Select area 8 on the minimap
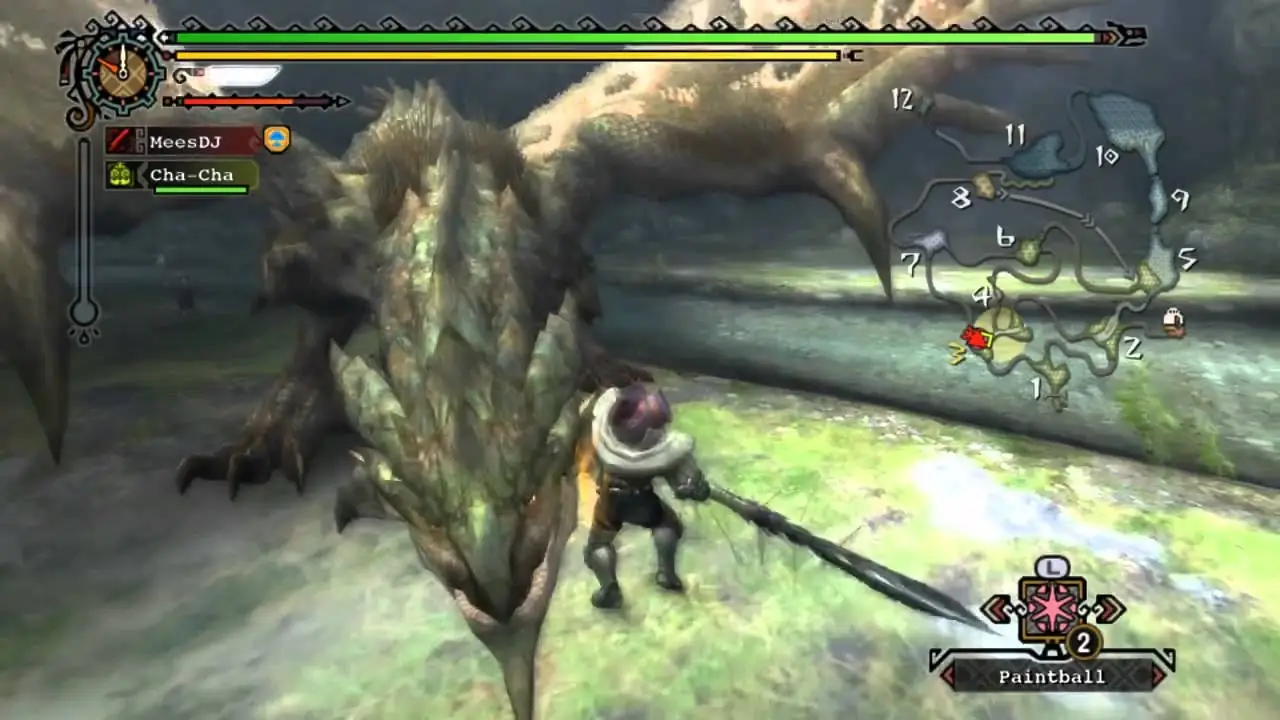 pyautogui.click(x=961, y=198)
